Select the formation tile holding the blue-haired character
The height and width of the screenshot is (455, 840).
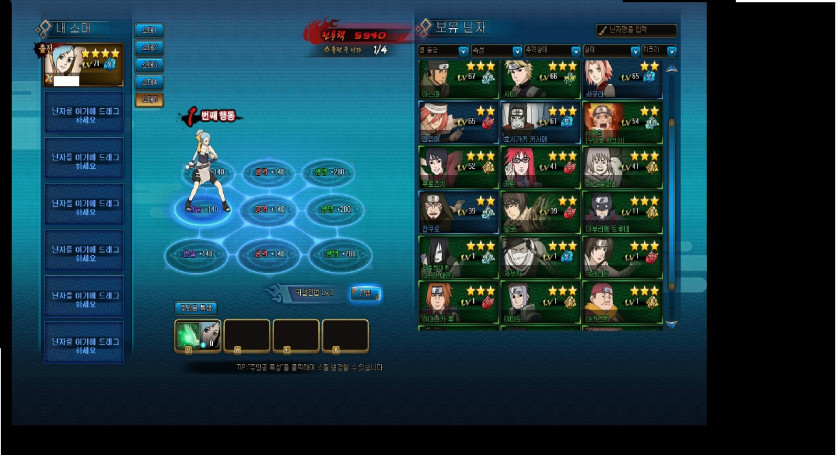click(x=205, y=209)
